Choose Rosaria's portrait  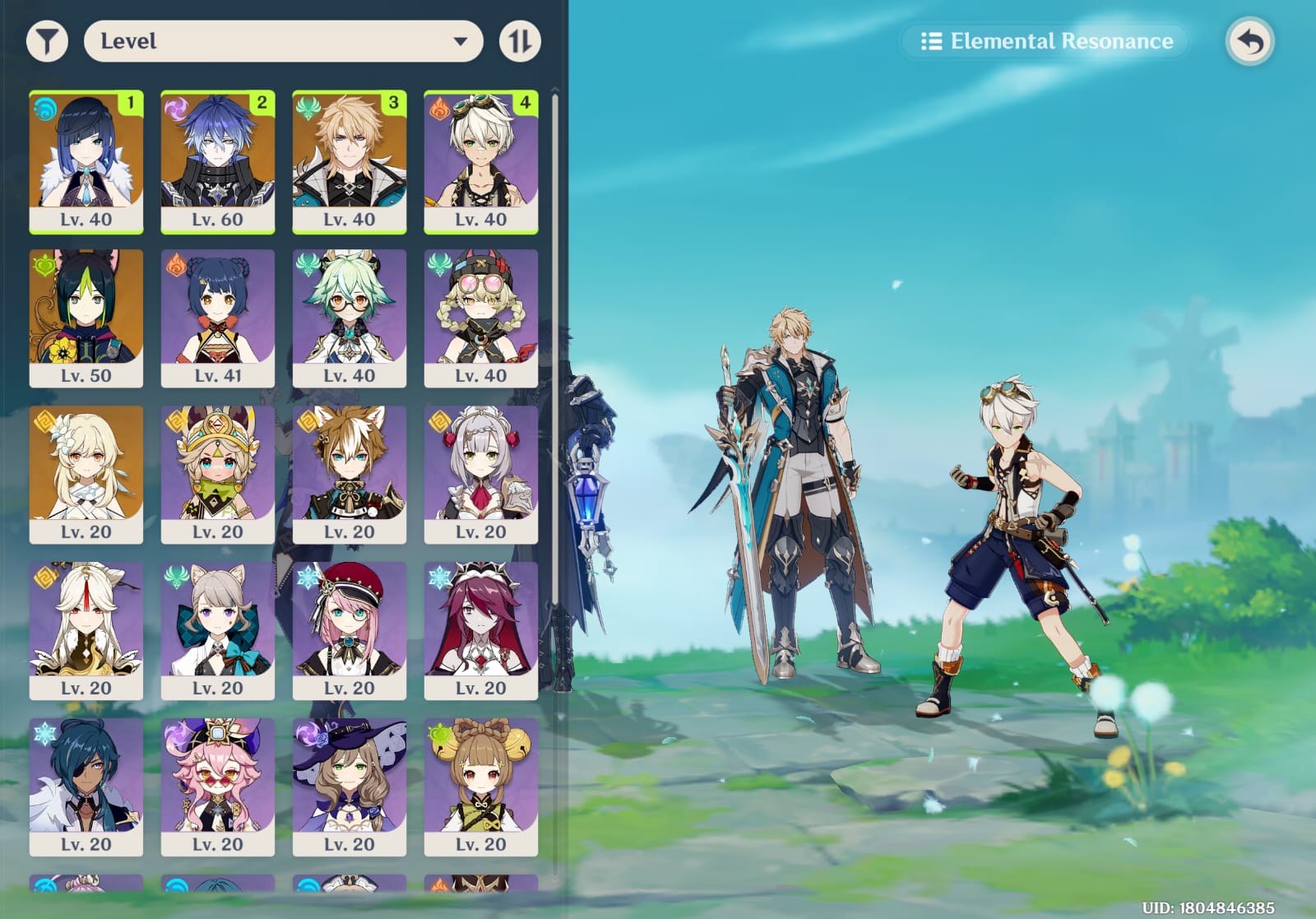(481, 630)
